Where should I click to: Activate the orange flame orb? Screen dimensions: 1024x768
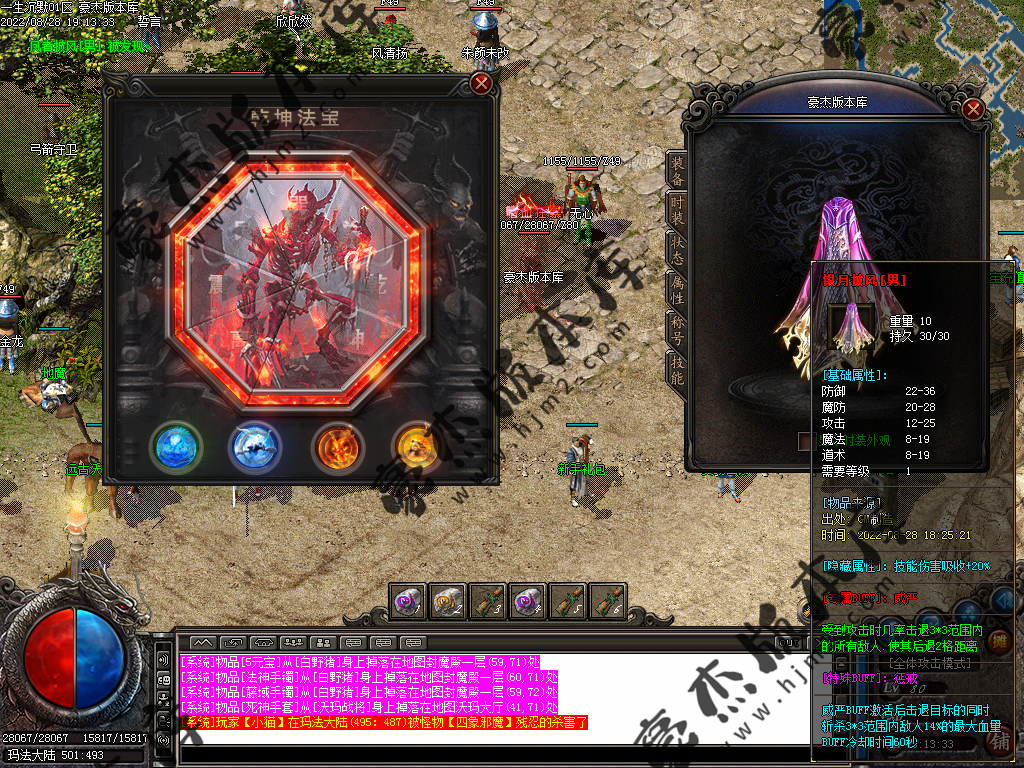point(337,447)
